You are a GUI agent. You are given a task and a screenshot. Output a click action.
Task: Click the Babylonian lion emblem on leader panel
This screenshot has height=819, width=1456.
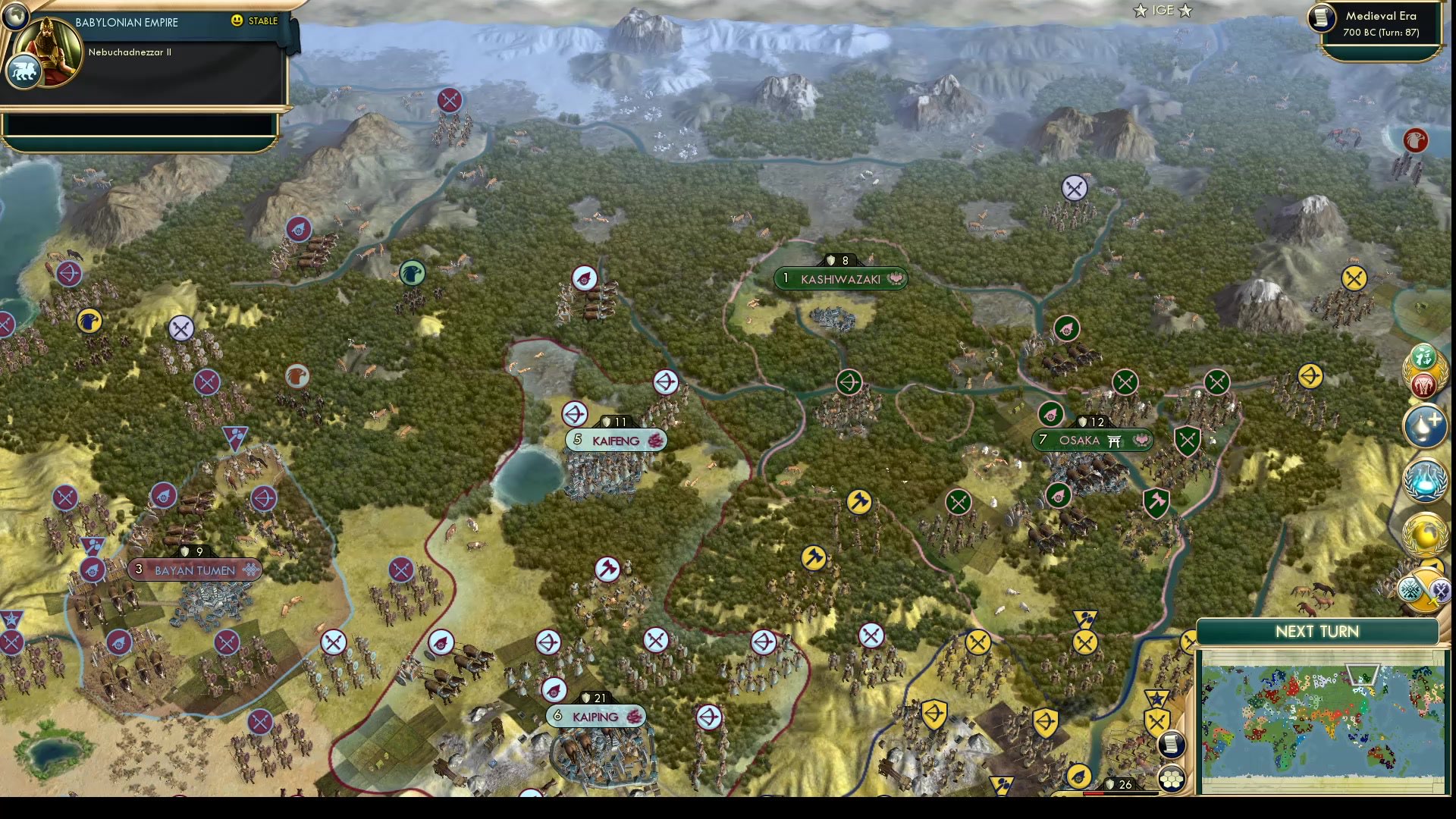23,71
